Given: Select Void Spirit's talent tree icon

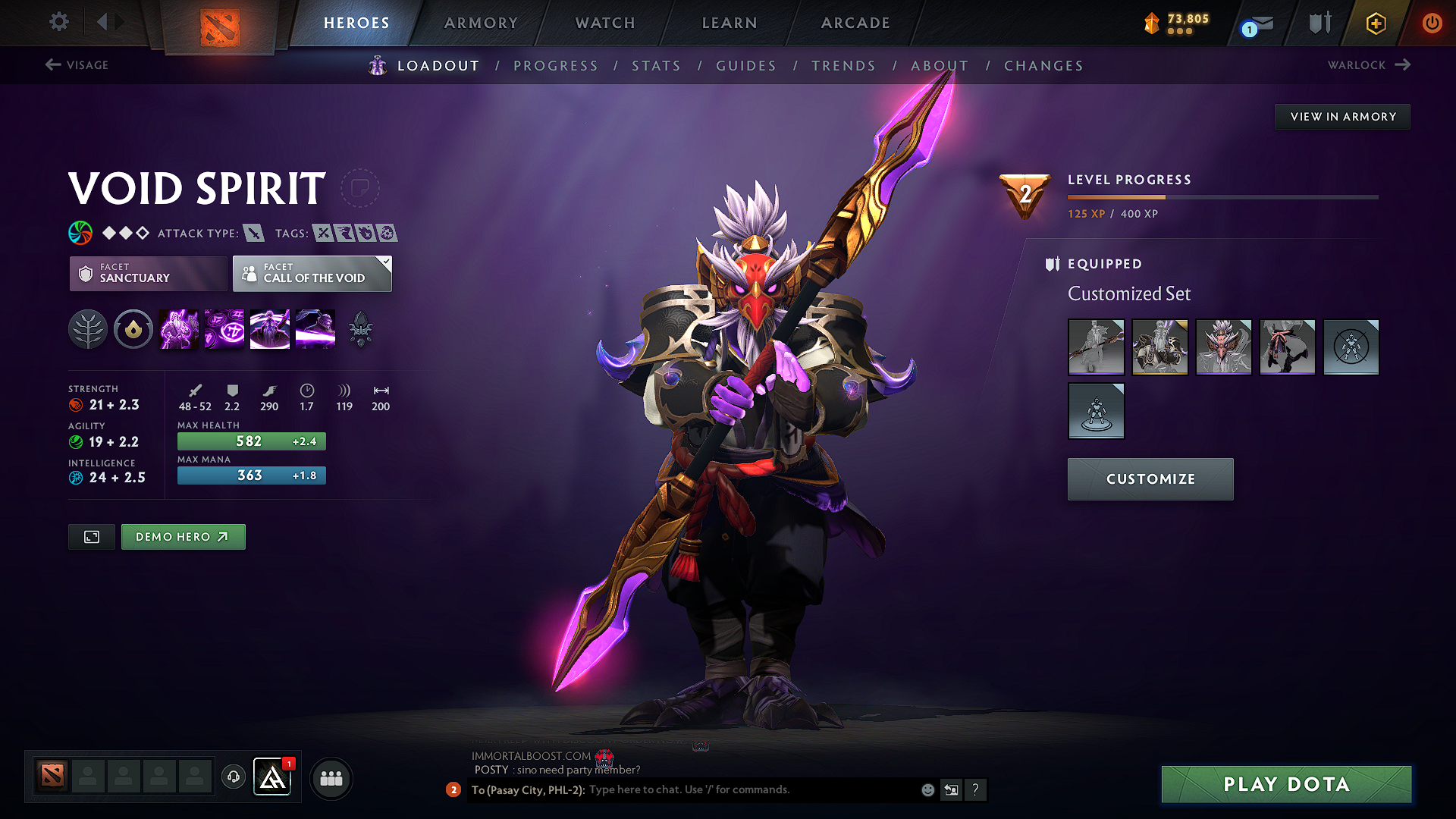Looking at the screenshot, I should (x=87, y=329).
